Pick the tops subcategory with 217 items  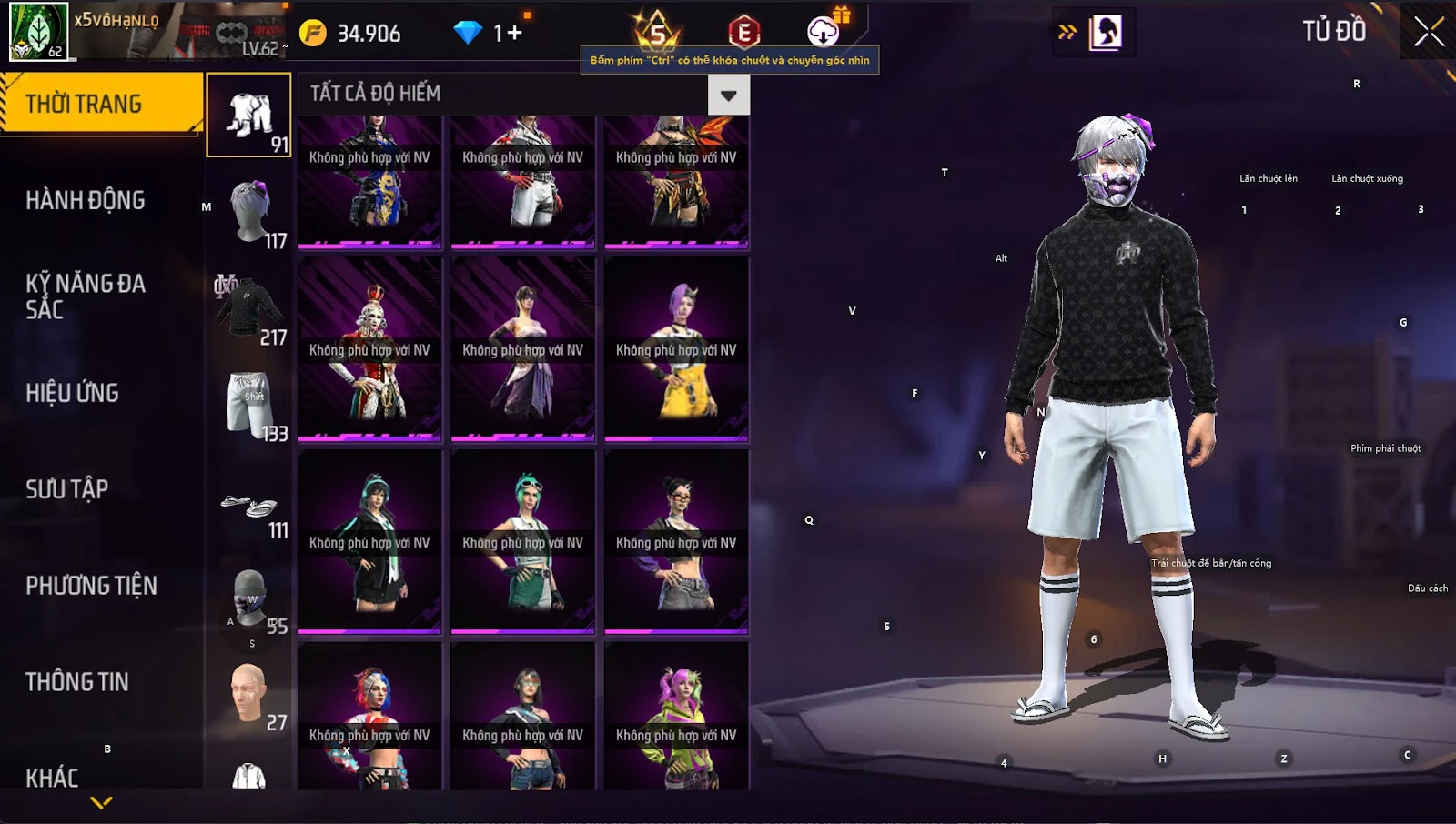248,308
